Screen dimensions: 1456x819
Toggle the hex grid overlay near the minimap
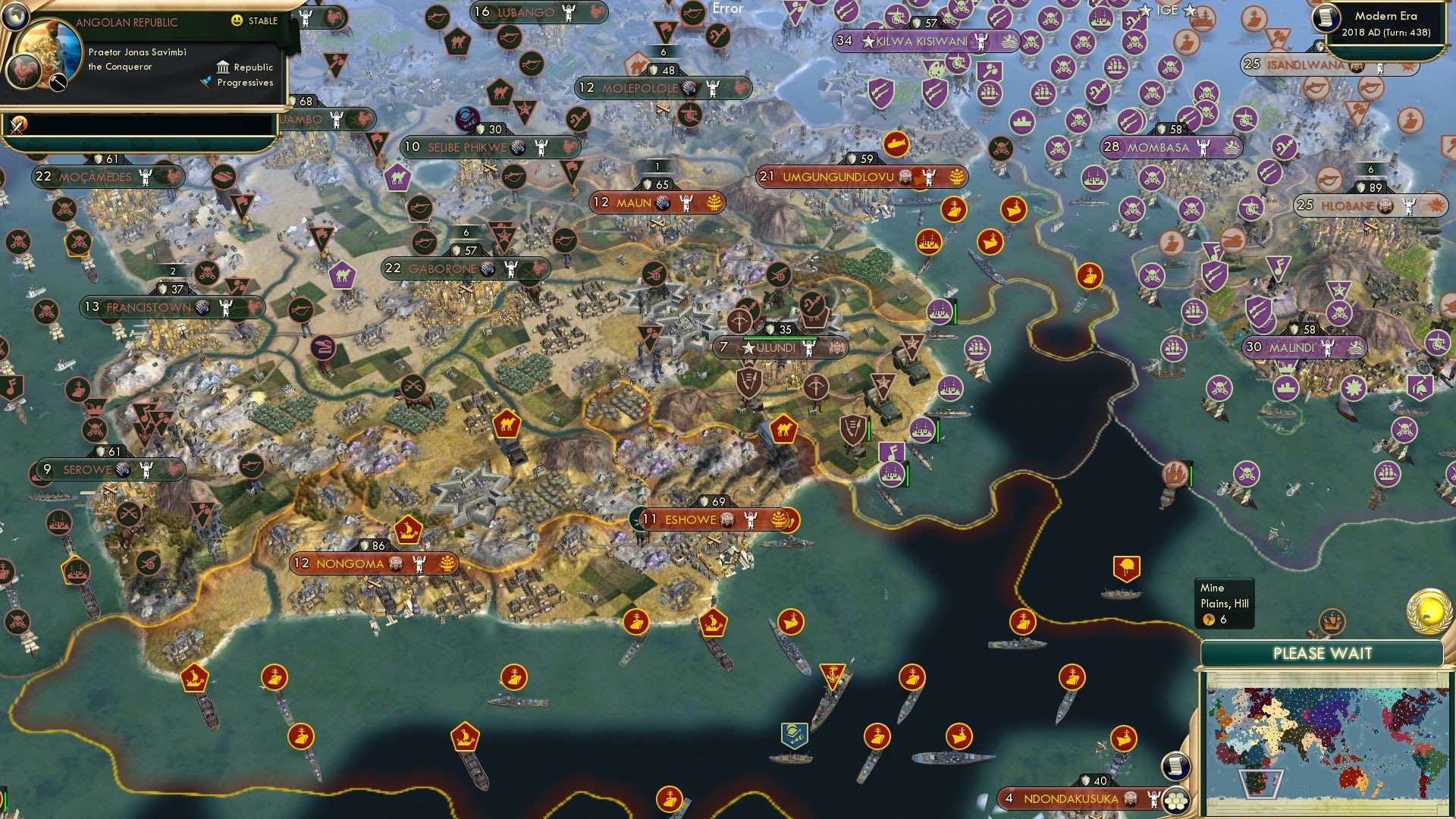point(1175,802)
